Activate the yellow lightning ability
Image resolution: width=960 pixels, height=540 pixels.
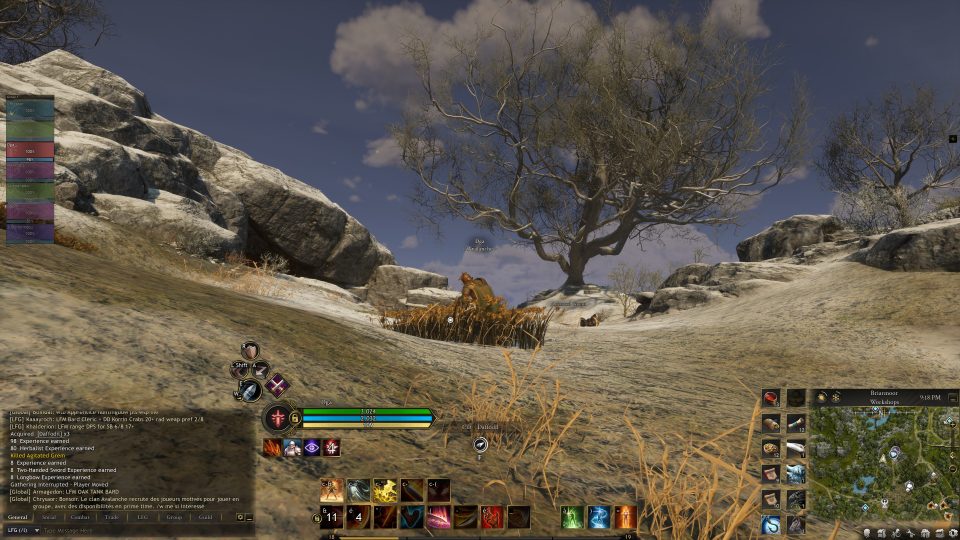[385, 490]
